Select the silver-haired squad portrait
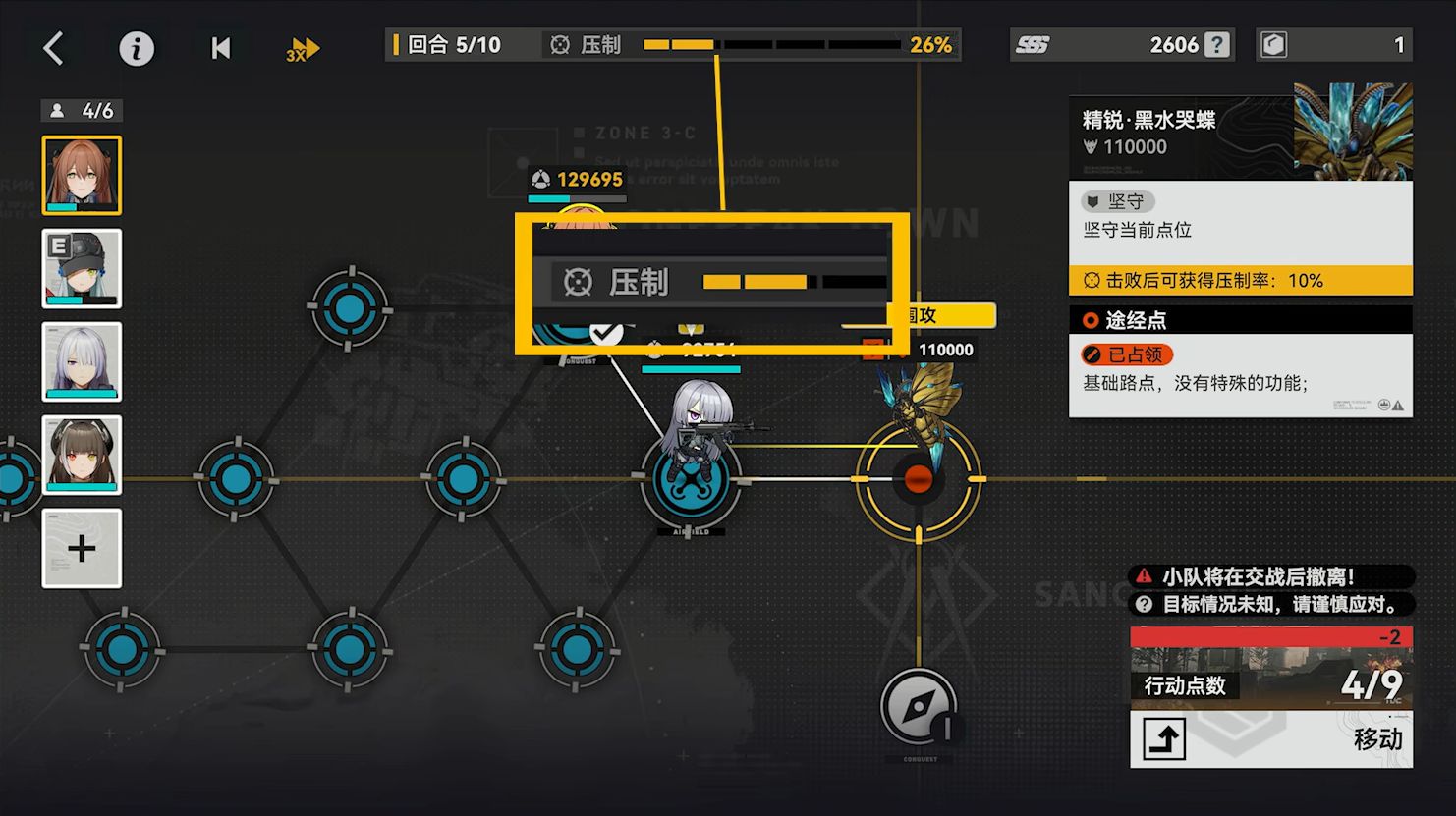Image resolution: width=1456 pixels, height=816 pixels. (82, 361)
